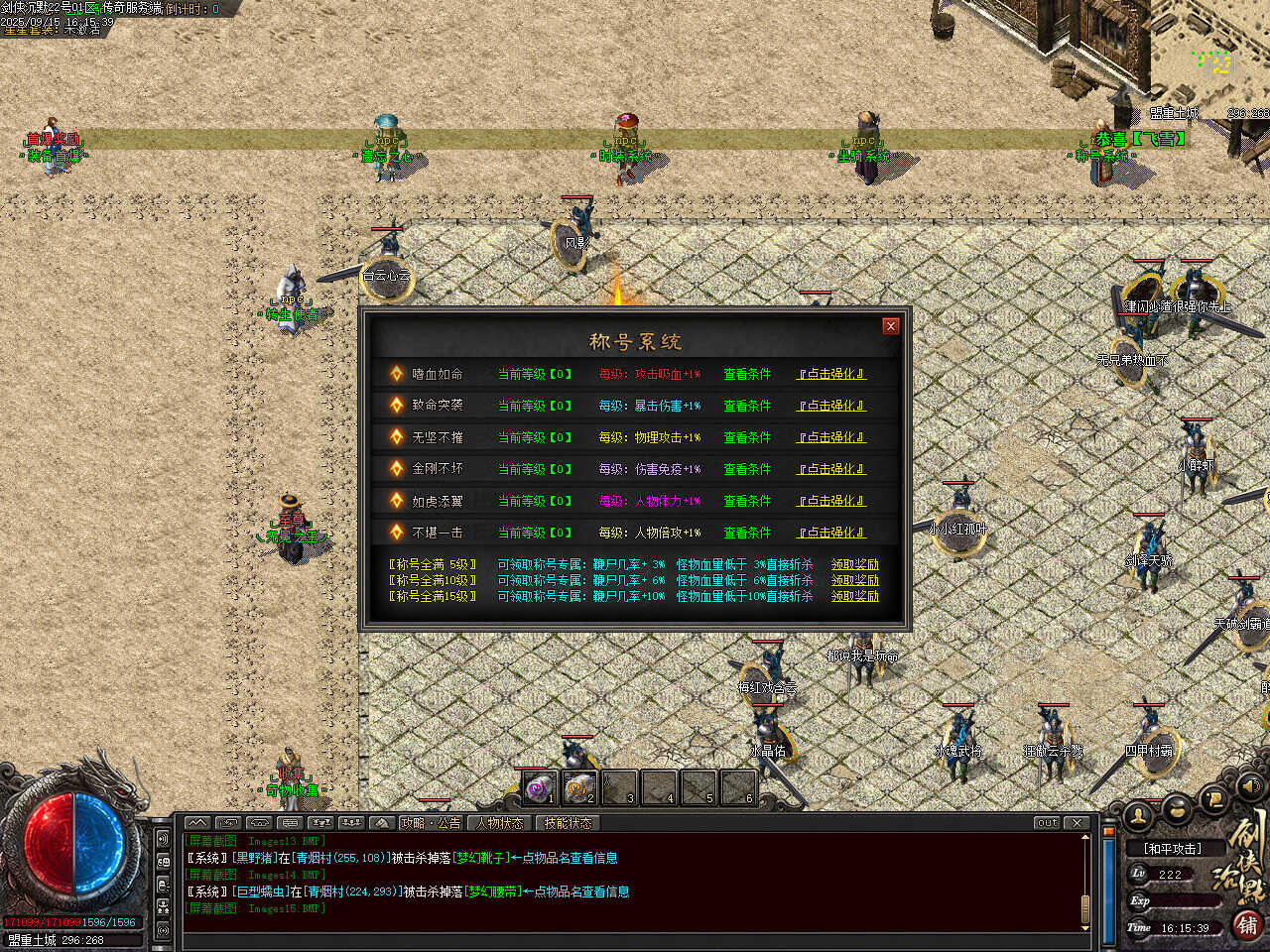Open the red 铺 shop button
Image resolution: width=1270 pixels, height=952 pixels.
(x=1247, y=925)
